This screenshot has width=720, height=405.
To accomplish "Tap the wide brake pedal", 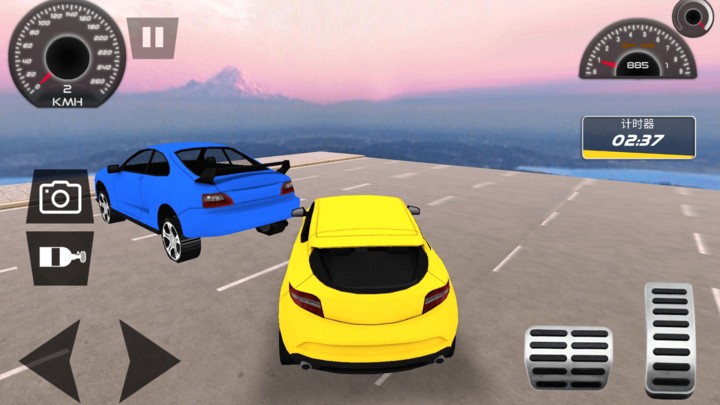I will (x=568, y=358).
